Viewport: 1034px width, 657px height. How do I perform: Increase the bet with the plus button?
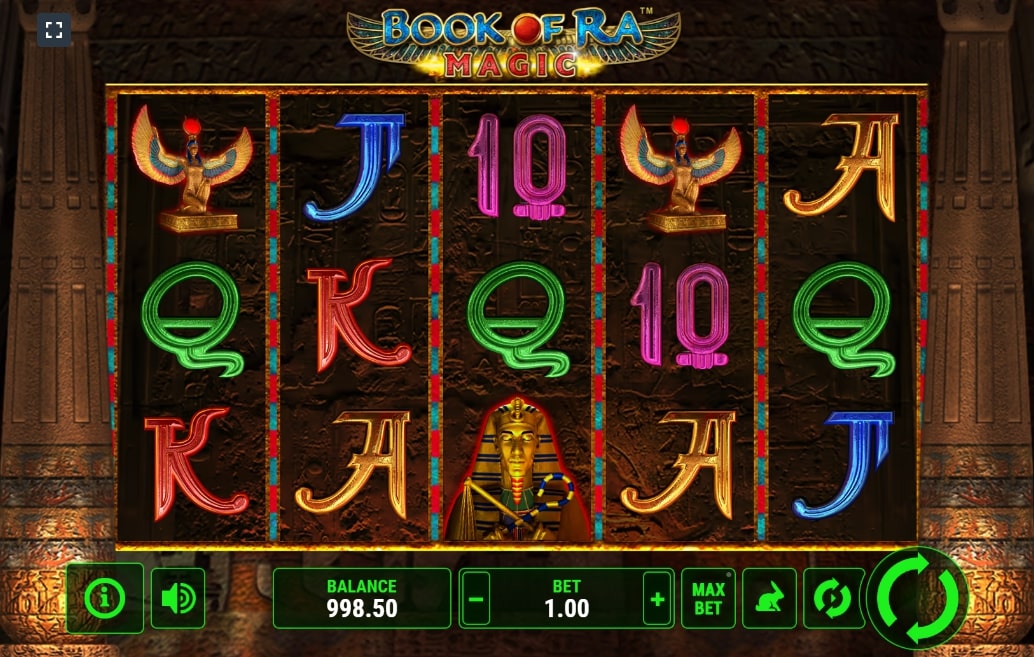pyautogui.click(x=657, y=599)
